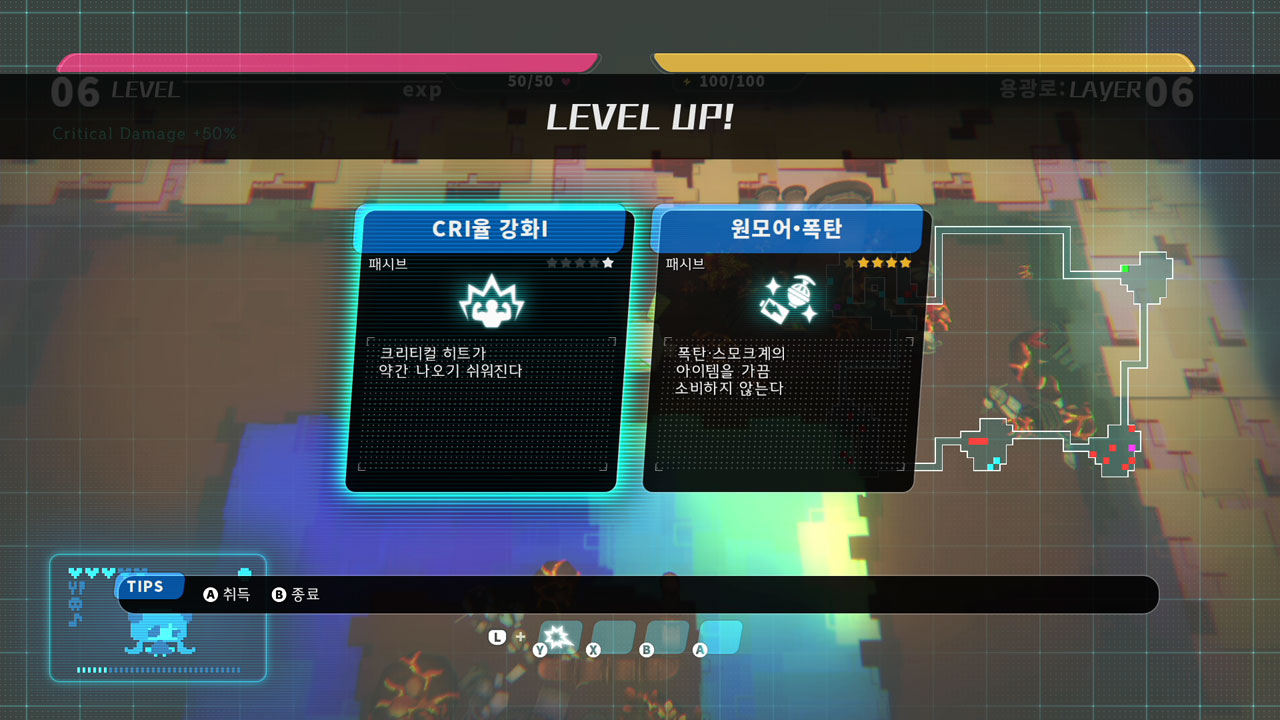Click the B button prompt next to 종료
Screen dimensions: 1280x720
[277, 592]
